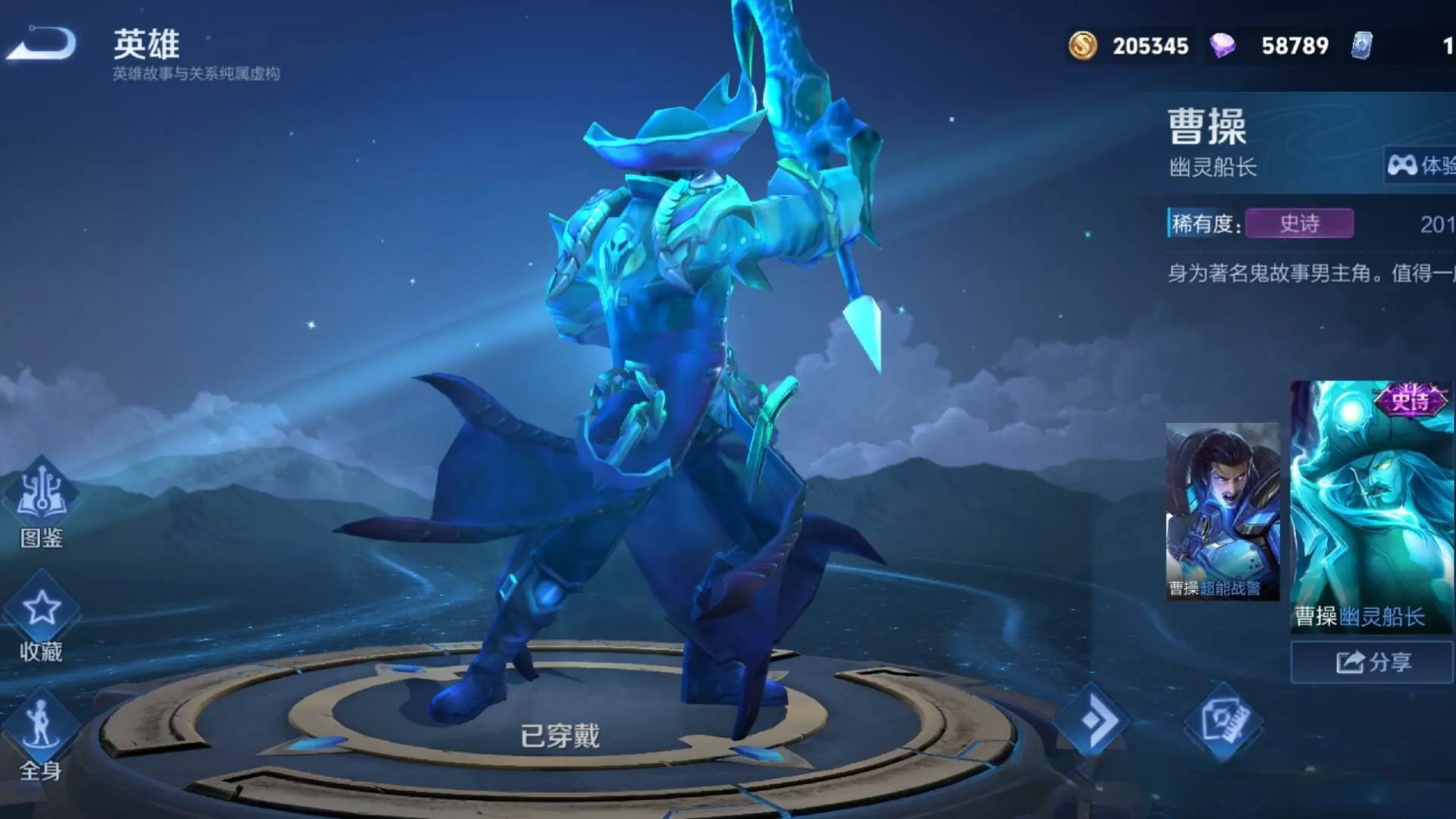This screenshot has width=1456, height=819.
Task: Try the skin with 体验 button
Action: coord(1421,165)
